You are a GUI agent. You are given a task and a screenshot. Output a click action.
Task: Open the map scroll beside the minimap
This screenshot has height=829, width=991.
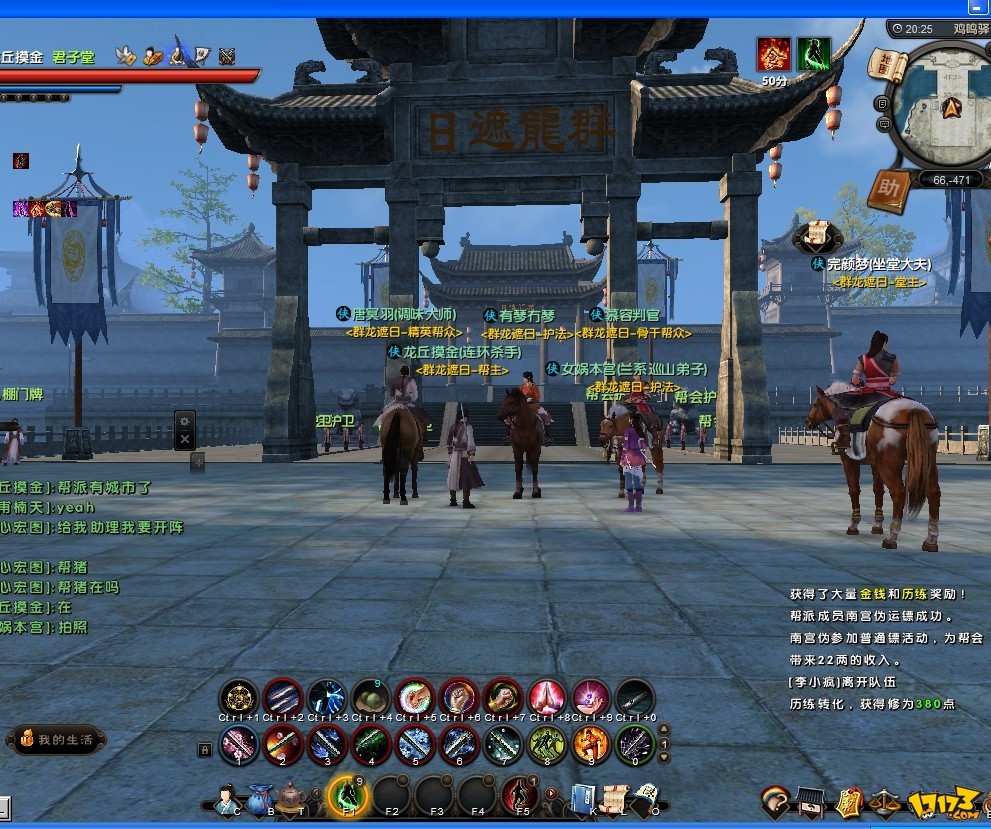(887, 68)
